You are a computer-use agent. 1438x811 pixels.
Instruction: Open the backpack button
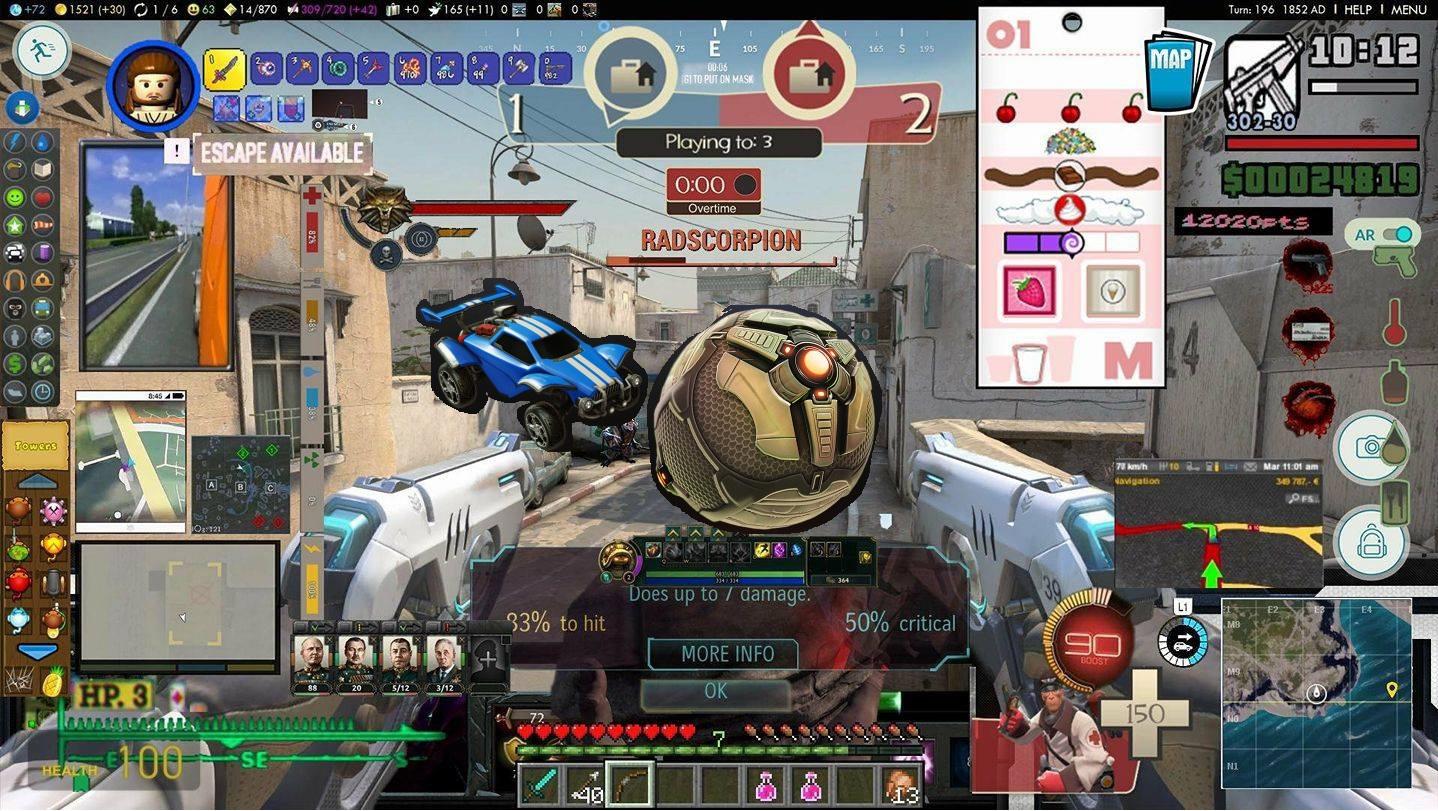(1370, 543)
